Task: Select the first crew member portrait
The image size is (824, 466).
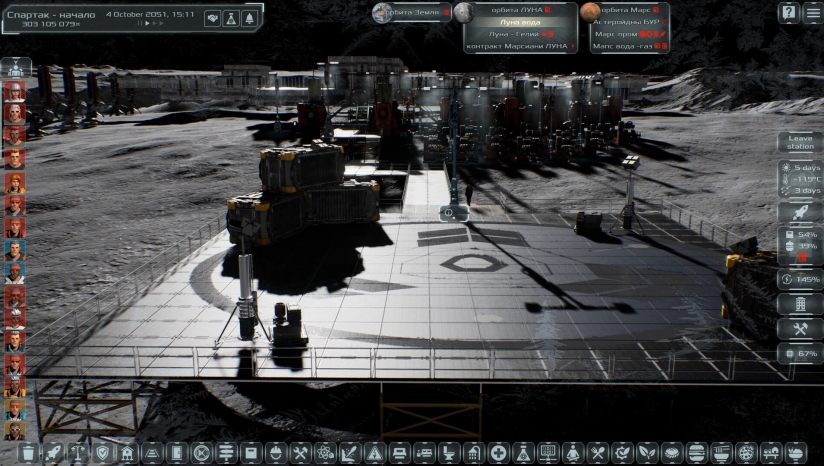Action: coord(14,91)
